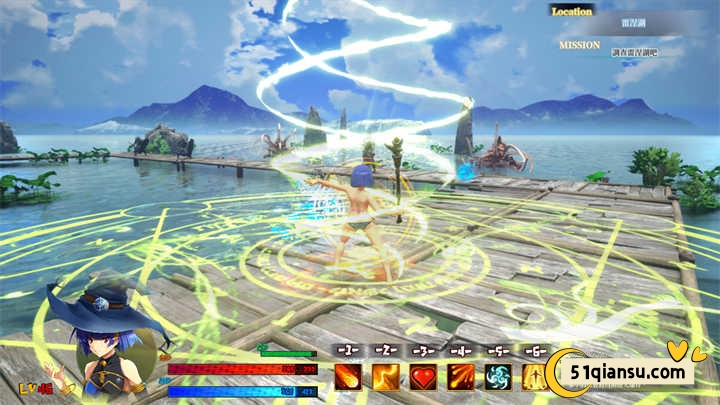Use the red heart healing skill
The height and width of the screenshot is (405, 720).
[x=424, y=377]
